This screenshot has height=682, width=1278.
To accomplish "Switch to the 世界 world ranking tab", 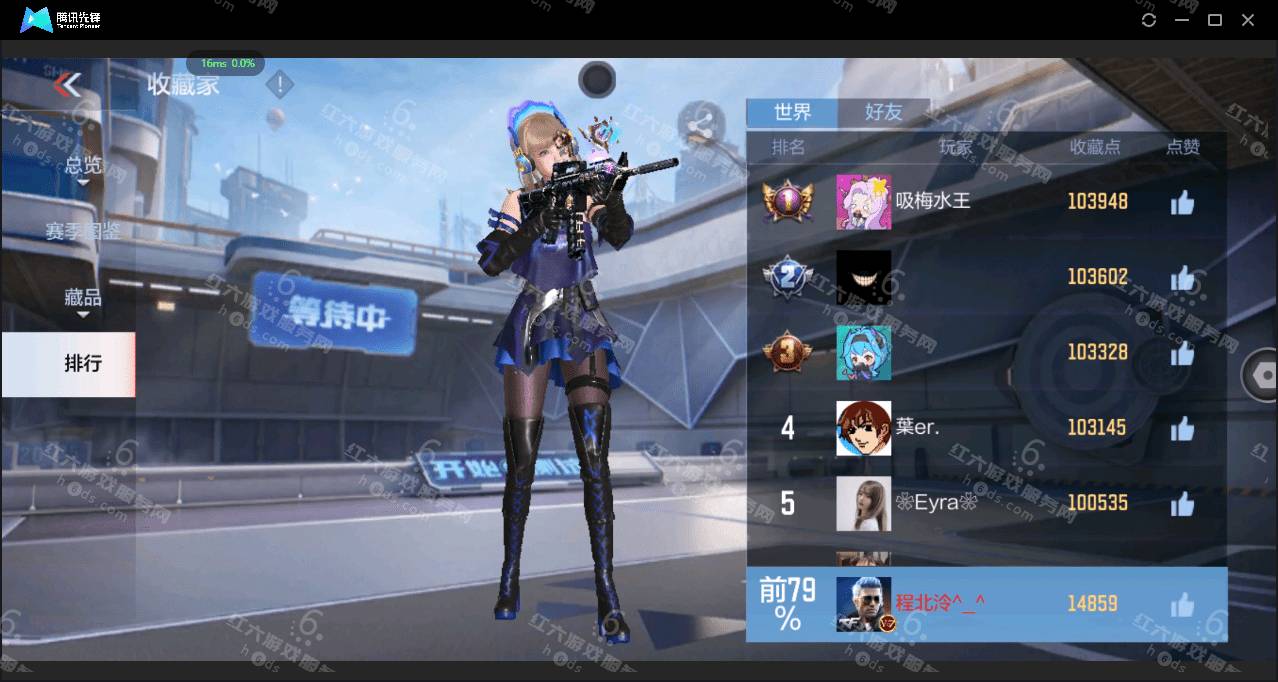I will coord(792,112).
